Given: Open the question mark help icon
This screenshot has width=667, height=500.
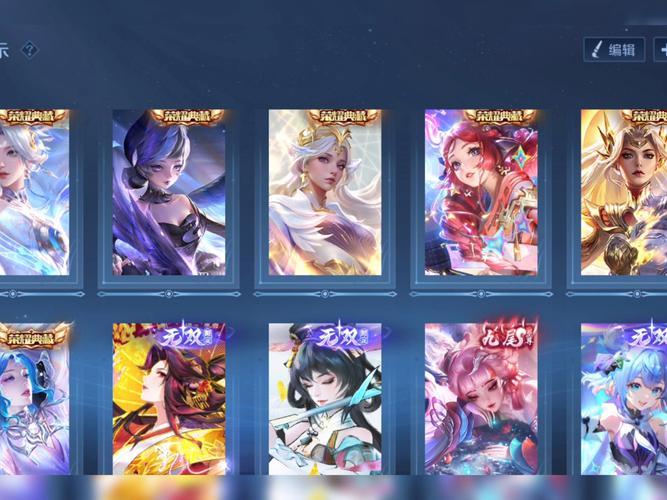Looking at the screenshot, I should pos(30,49).
